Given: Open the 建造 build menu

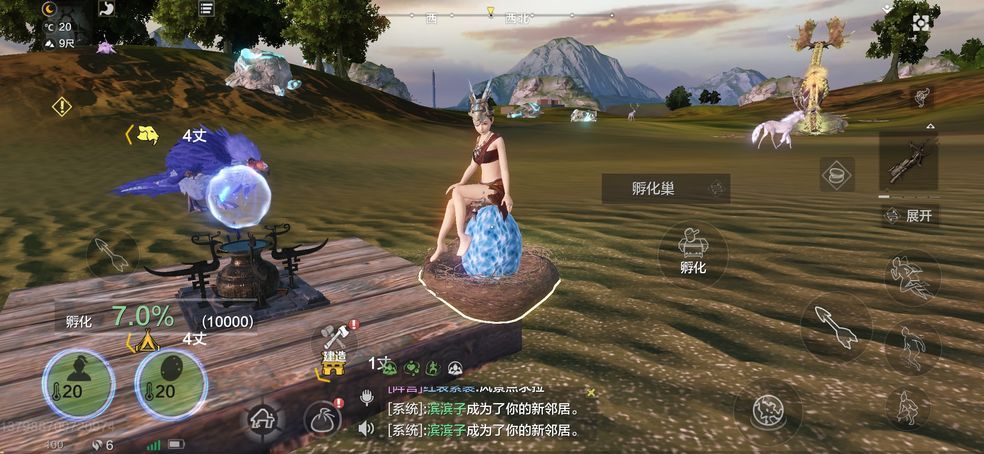Looking at the screenshot, I should pyautogui.click(x=334, y=345).
